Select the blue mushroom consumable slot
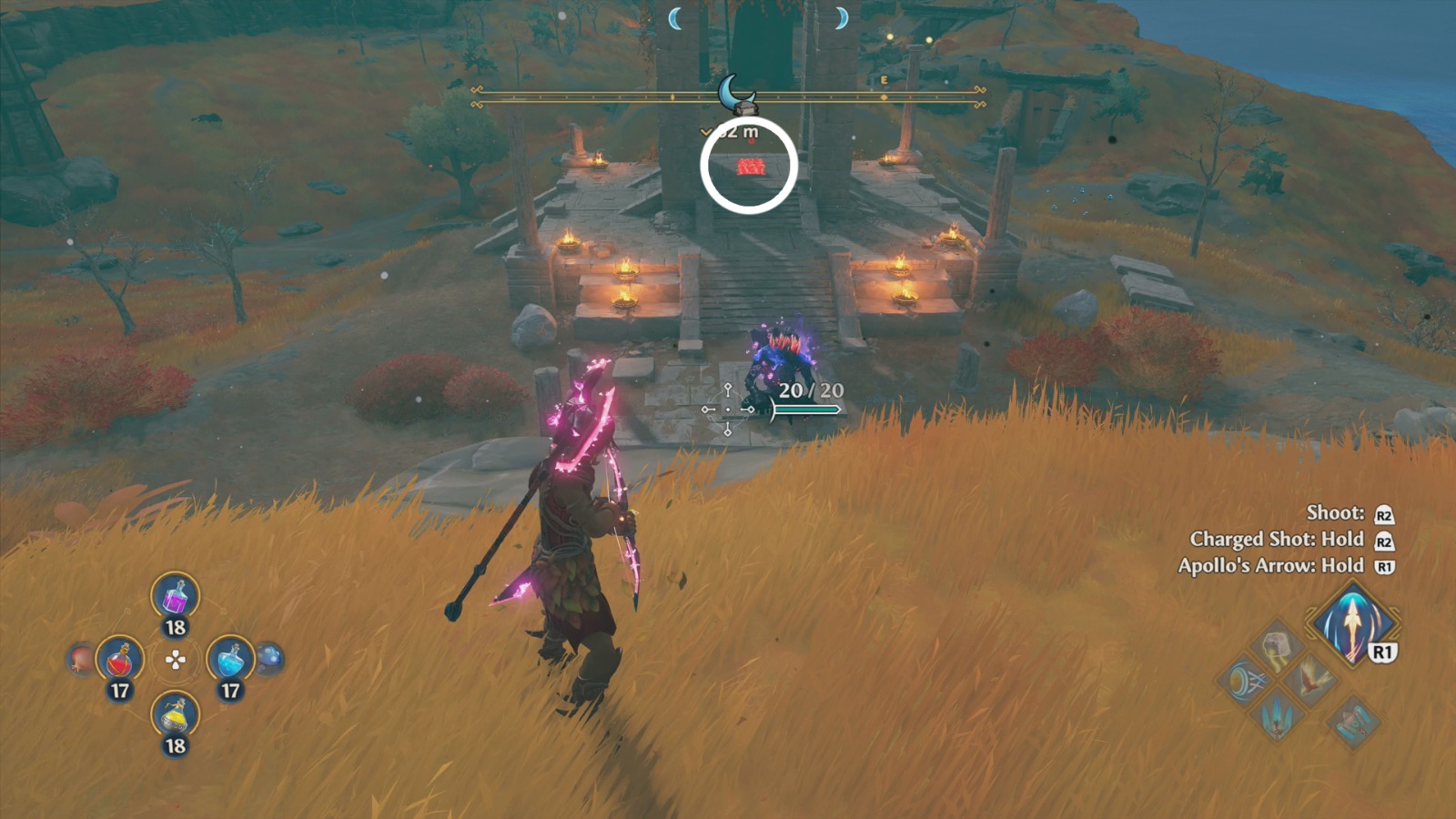The image size is (1456, 819). pos(268,659)
